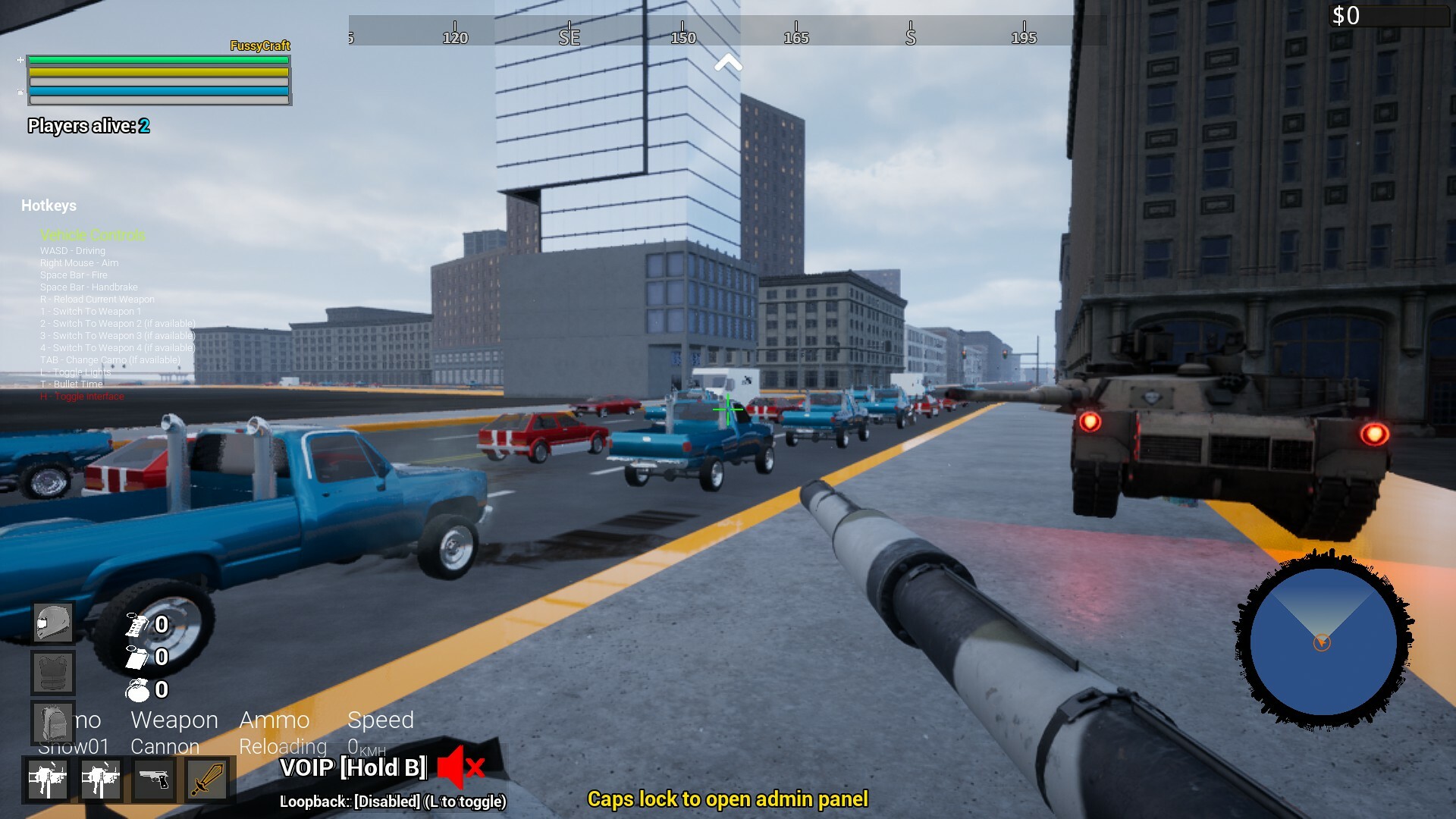Click the backpack equipment slot
The height and width of the screenshot is (819, 1456).
(x=52, y=722)
